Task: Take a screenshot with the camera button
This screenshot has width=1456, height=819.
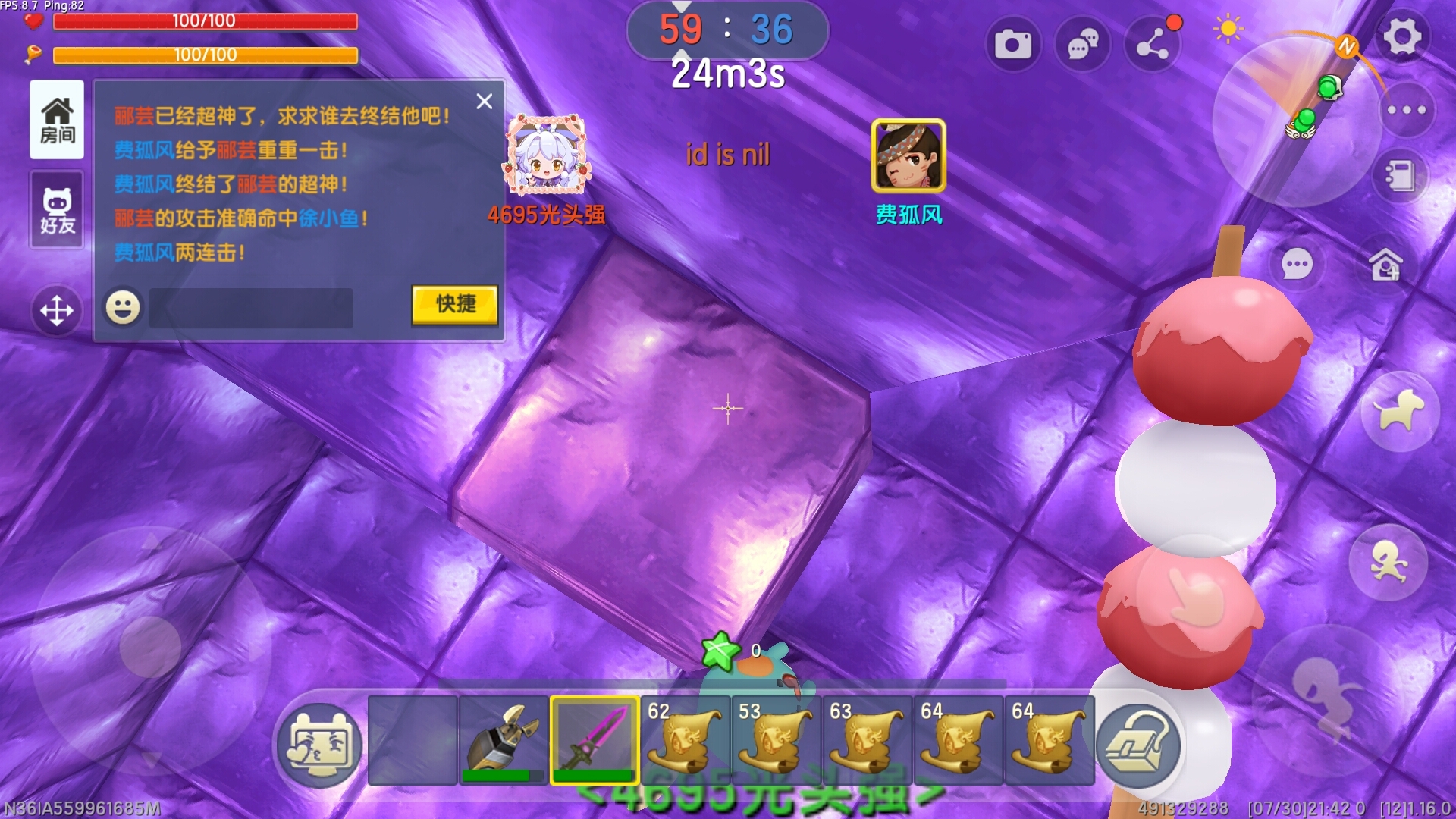Action: tap(1012, 45)
